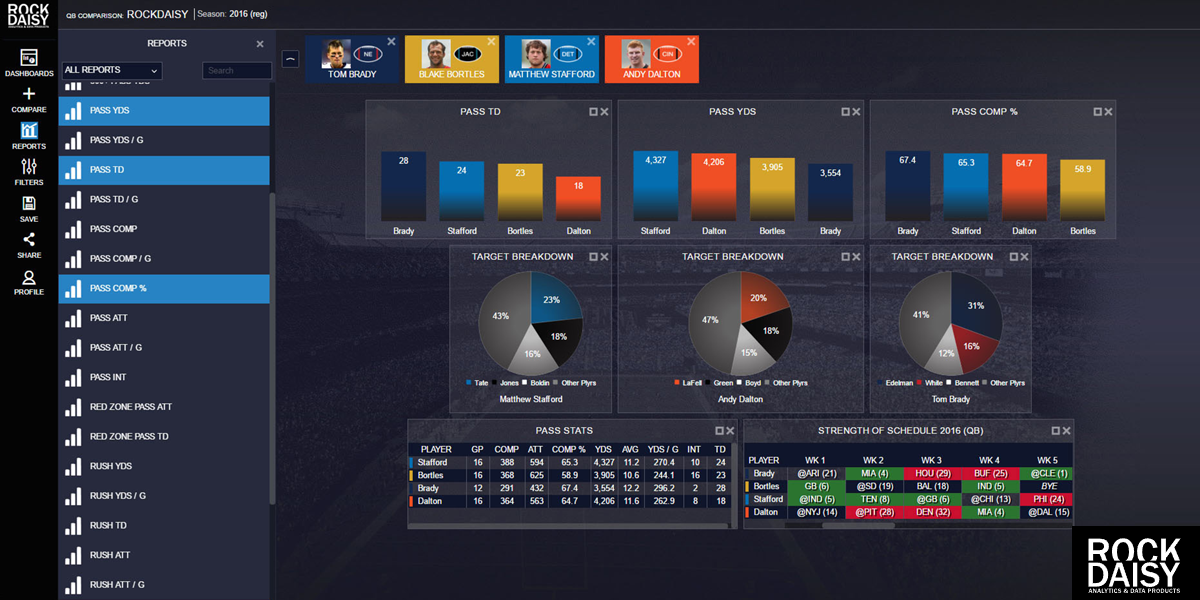This screenshot has height=600, width=1200.
Task: Click the reports search field
Action: pyautogui.click(x=237, y=70)
